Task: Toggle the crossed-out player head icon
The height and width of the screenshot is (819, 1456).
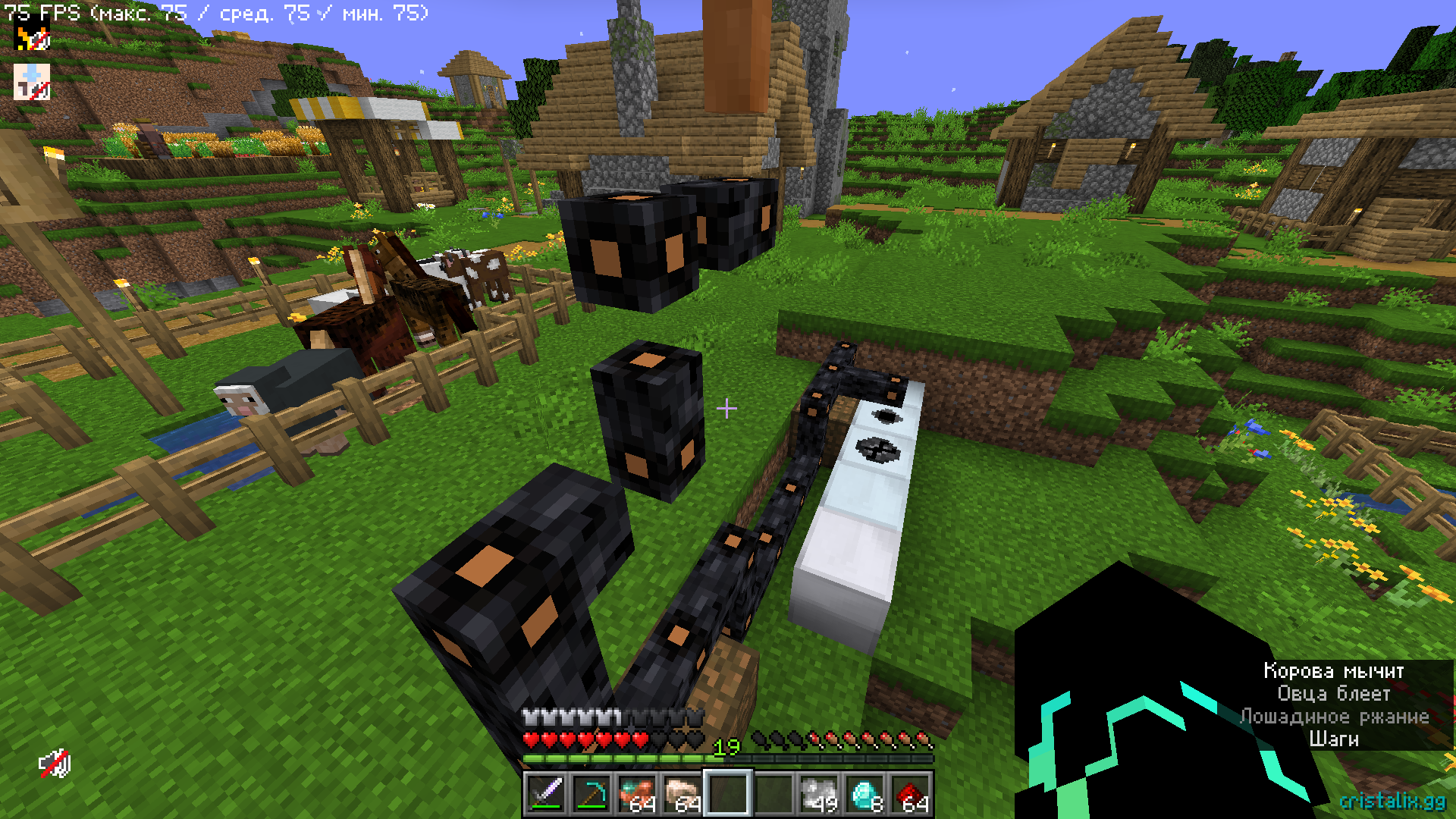Action: pos(32,82)
